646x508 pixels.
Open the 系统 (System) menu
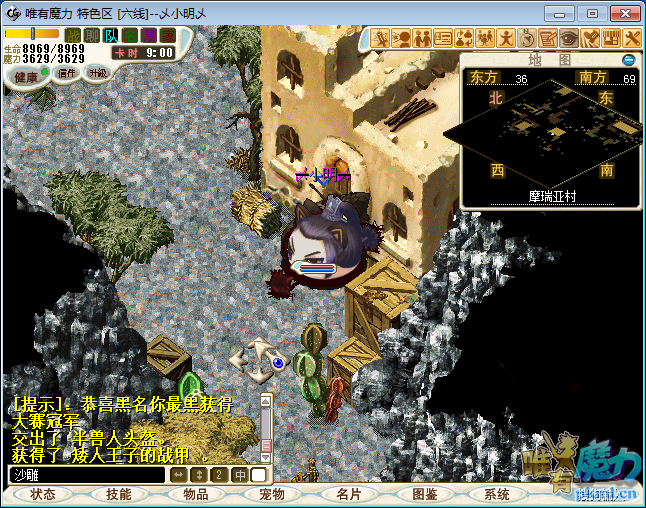(x=497, y=494)
